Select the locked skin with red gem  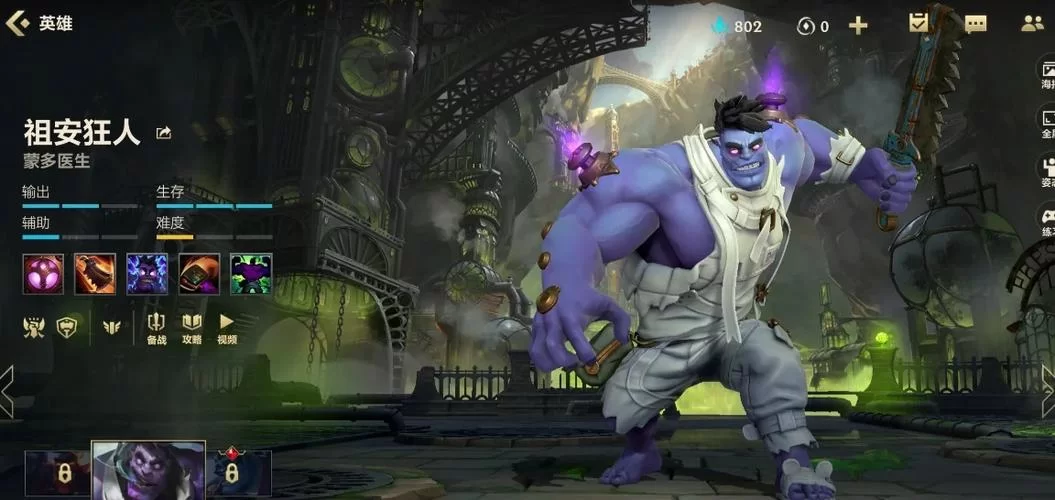point(237,473)
